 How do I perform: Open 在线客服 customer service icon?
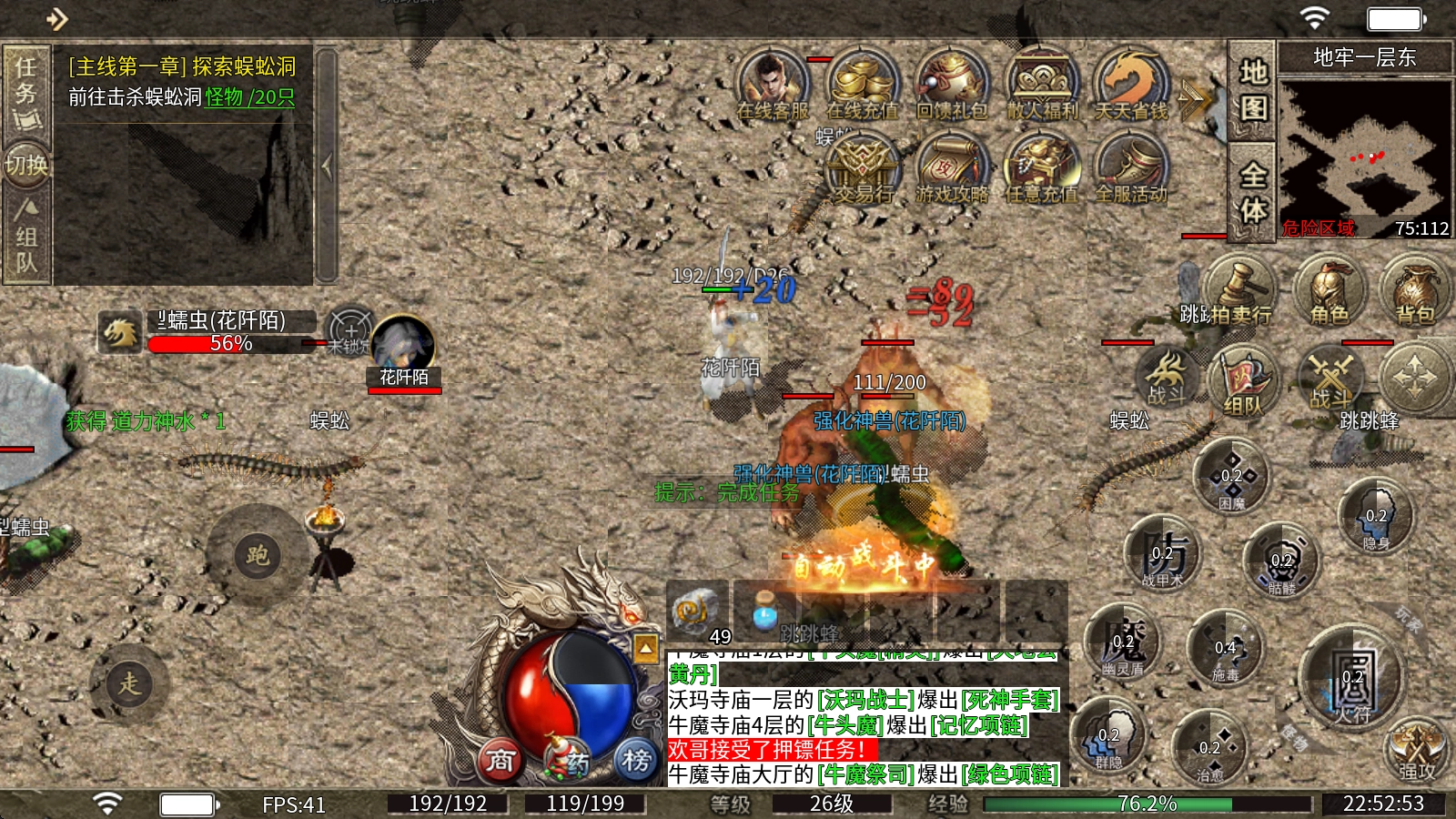pos(772,85)
